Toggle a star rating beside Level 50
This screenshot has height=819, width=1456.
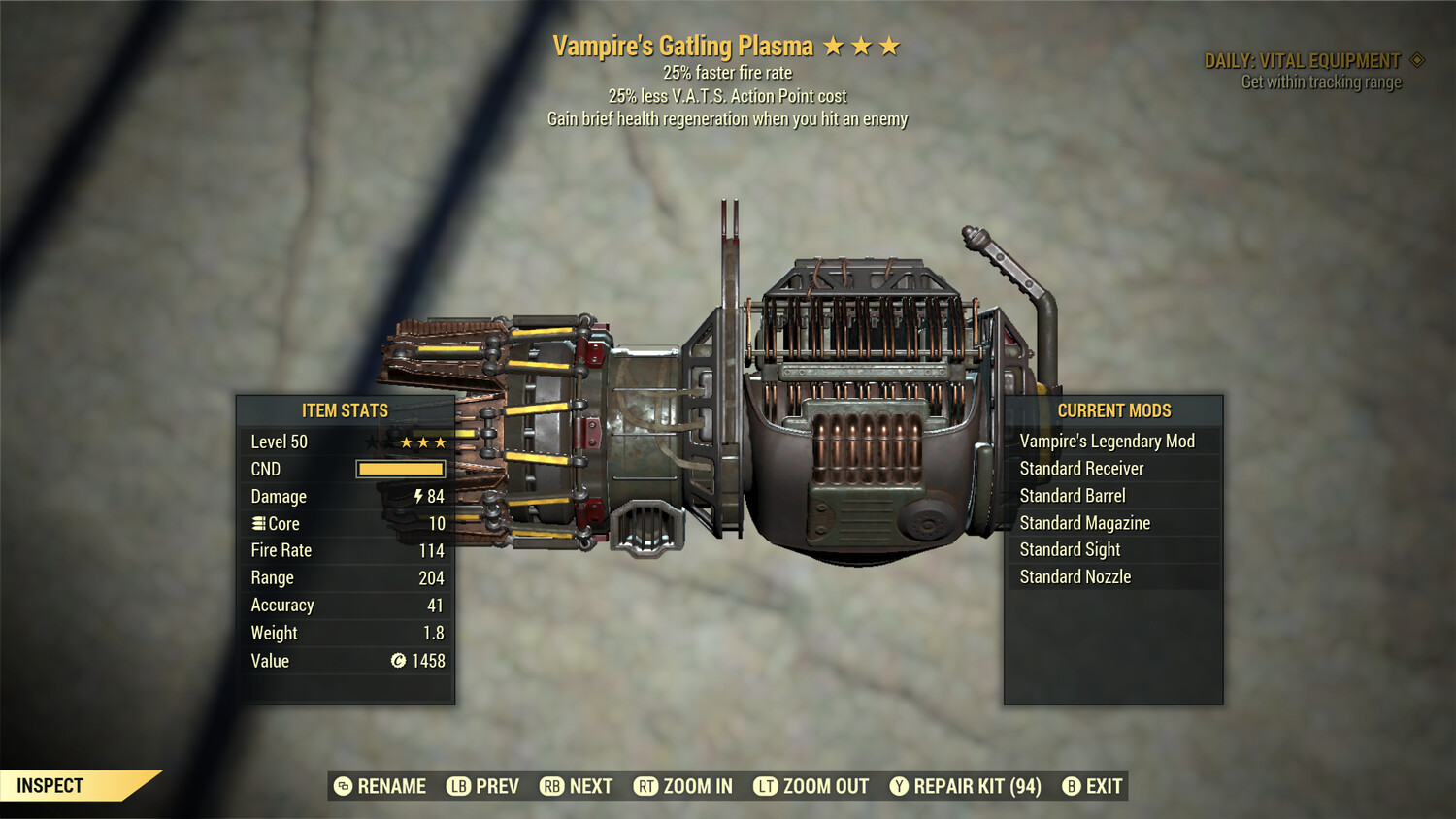tap(422, 442)
